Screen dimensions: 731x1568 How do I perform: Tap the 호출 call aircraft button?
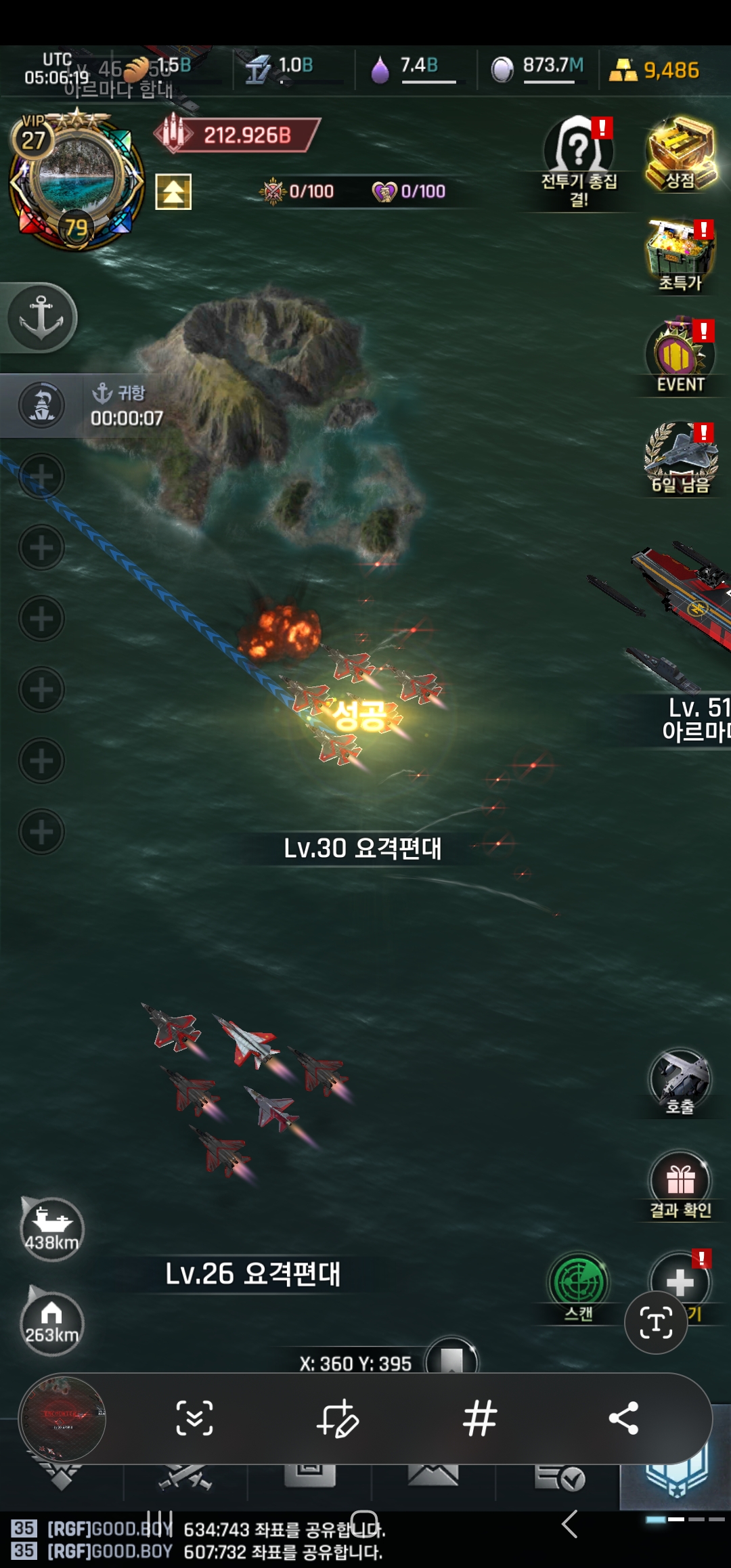(680, 1080)
